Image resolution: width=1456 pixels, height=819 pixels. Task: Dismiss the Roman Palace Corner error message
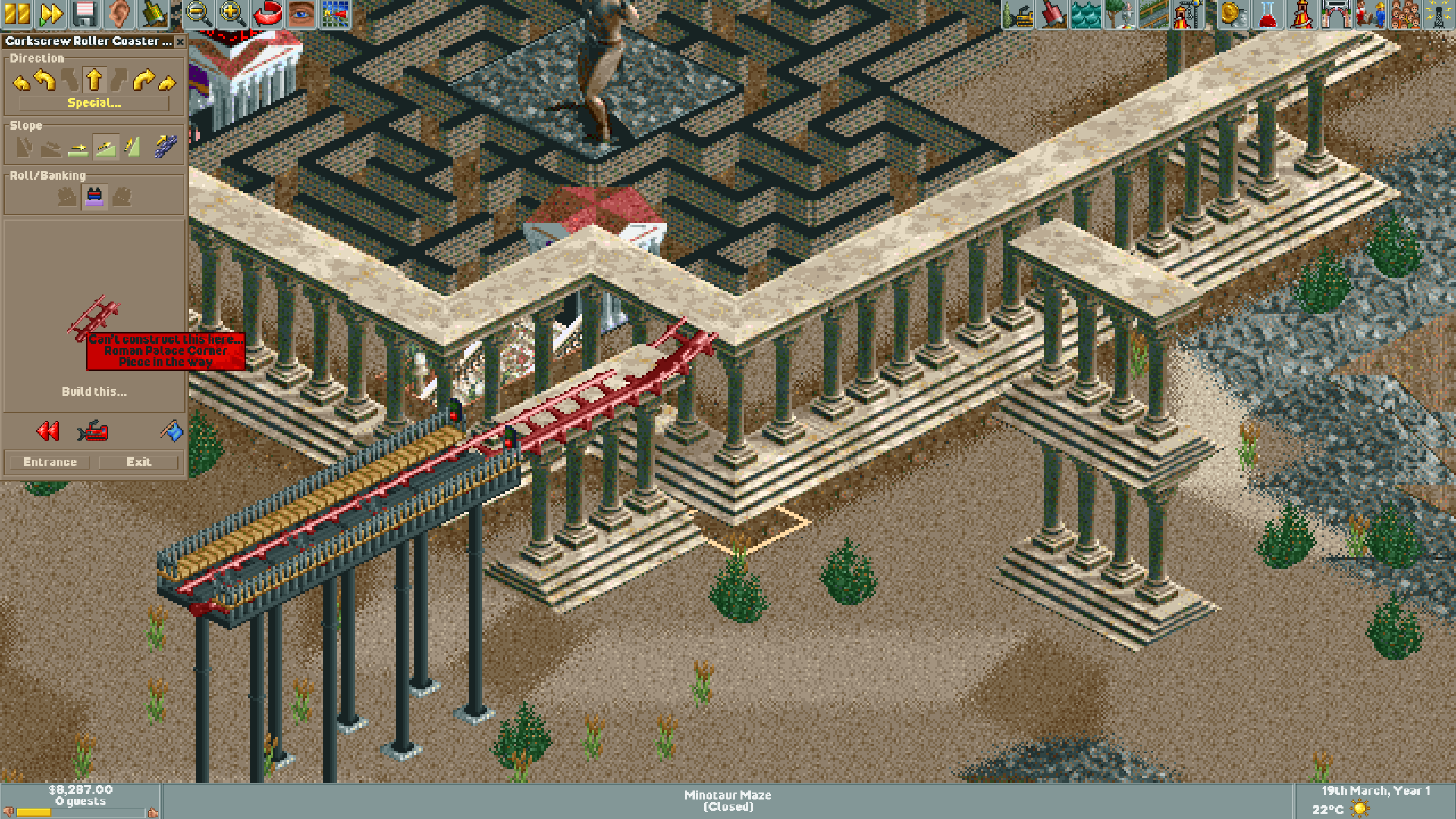point(165,352)
